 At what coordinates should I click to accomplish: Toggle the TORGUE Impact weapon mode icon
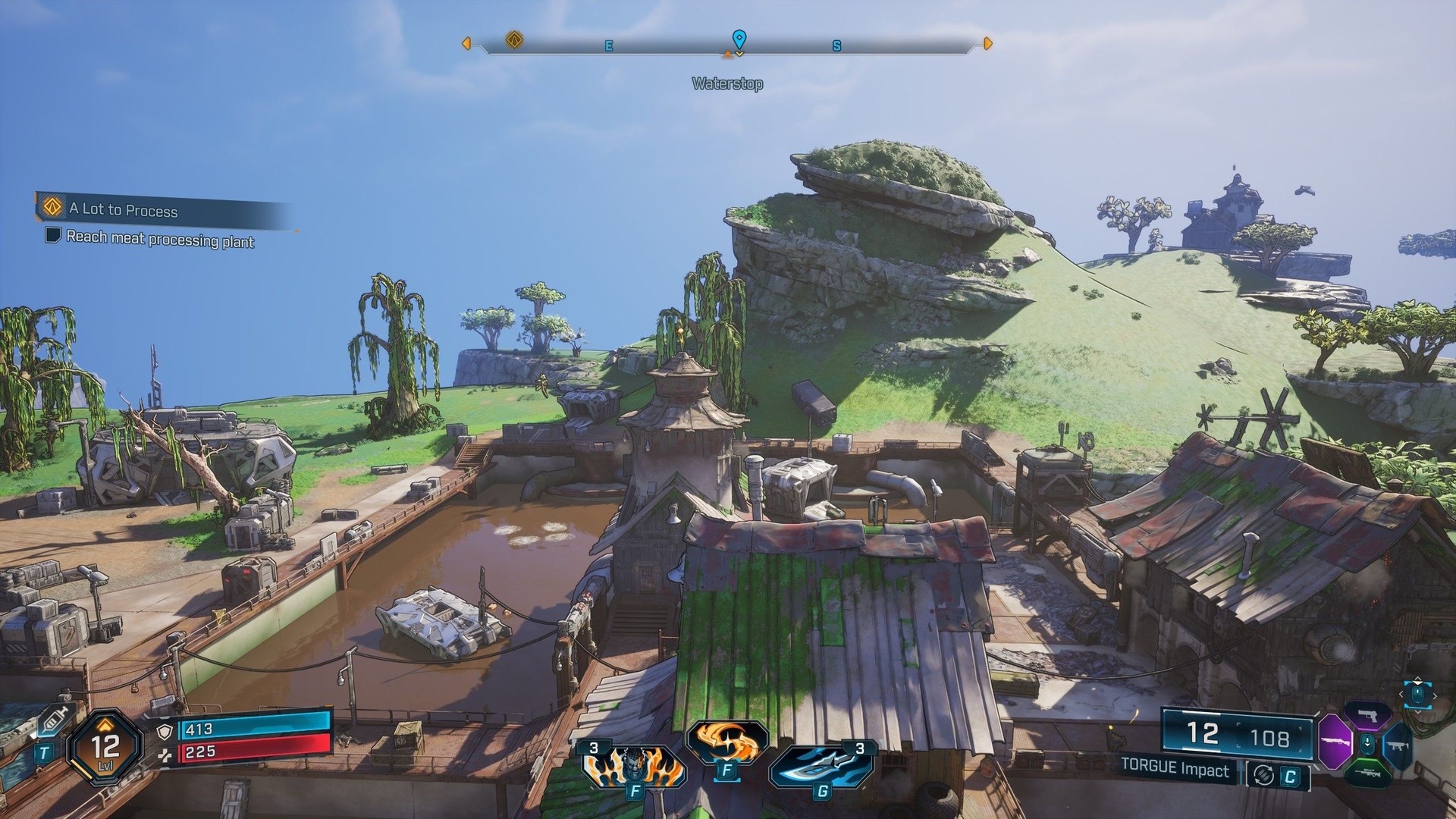1264,774
